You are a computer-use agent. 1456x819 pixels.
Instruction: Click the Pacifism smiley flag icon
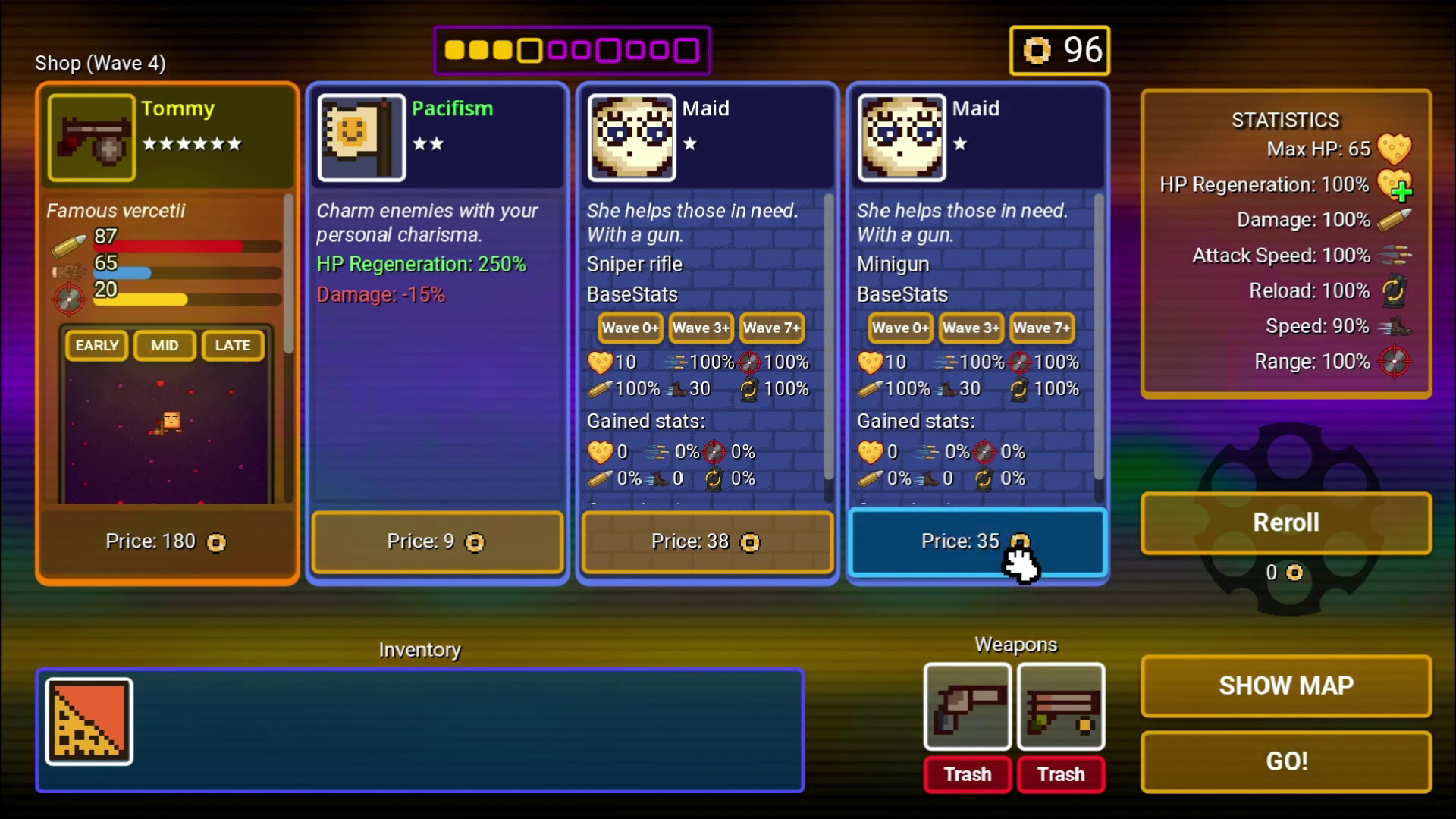362,137
